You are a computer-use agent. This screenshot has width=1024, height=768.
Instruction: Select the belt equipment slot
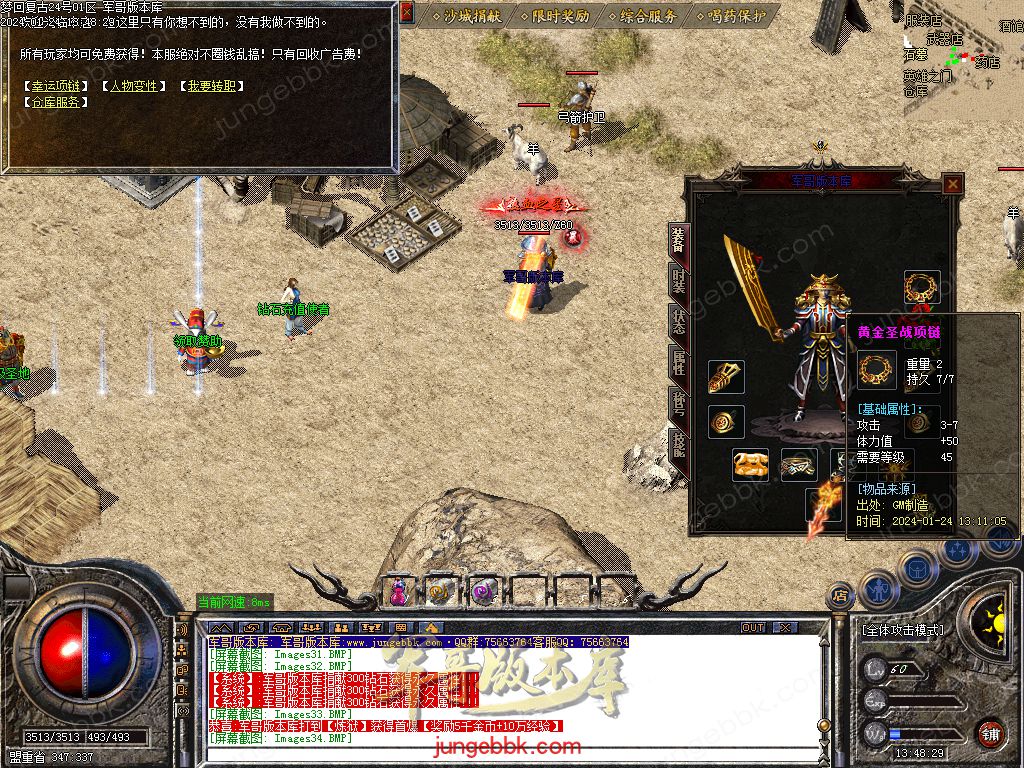click(798, 465)
